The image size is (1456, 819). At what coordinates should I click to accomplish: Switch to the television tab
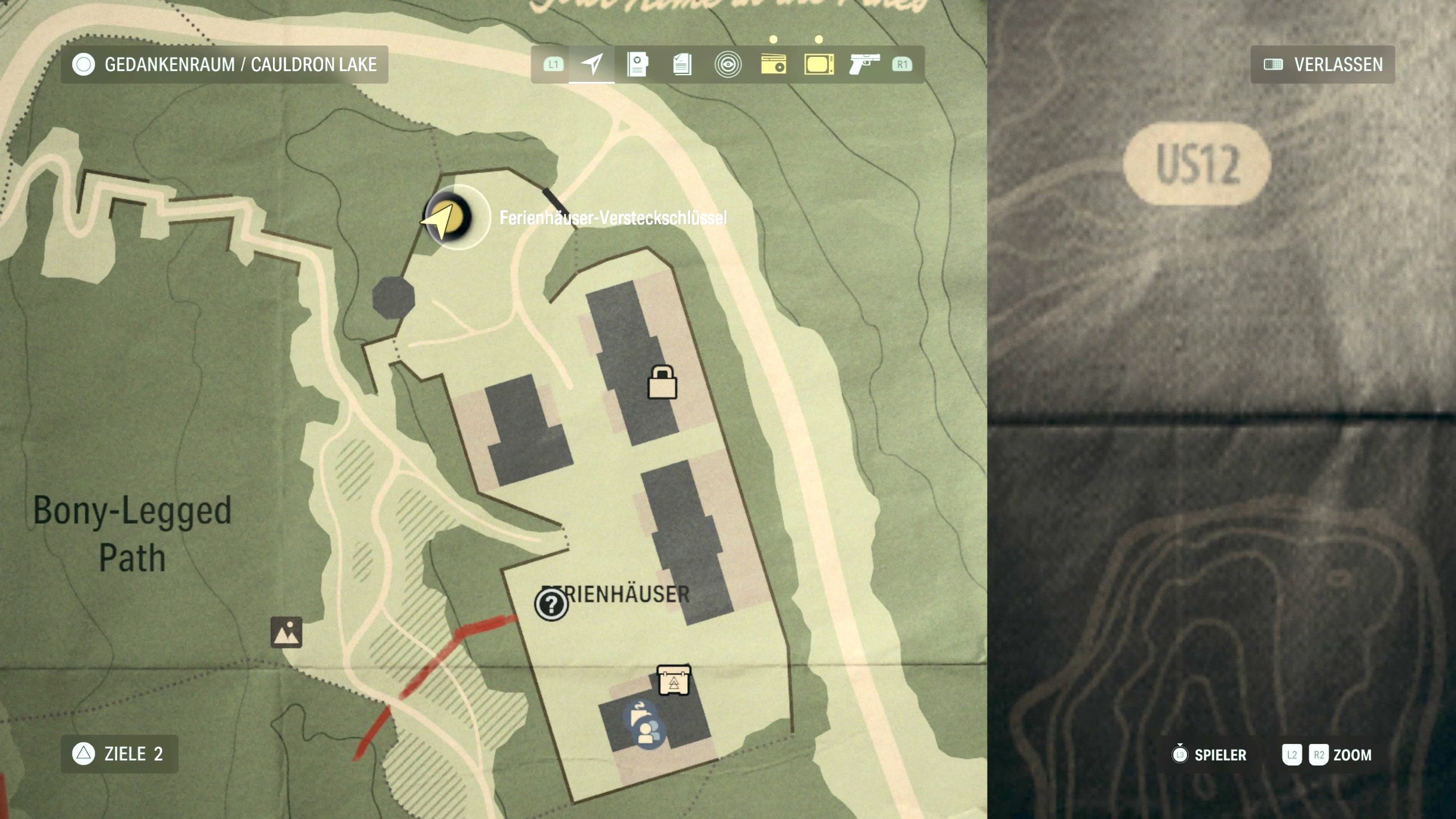coord(819,64)
